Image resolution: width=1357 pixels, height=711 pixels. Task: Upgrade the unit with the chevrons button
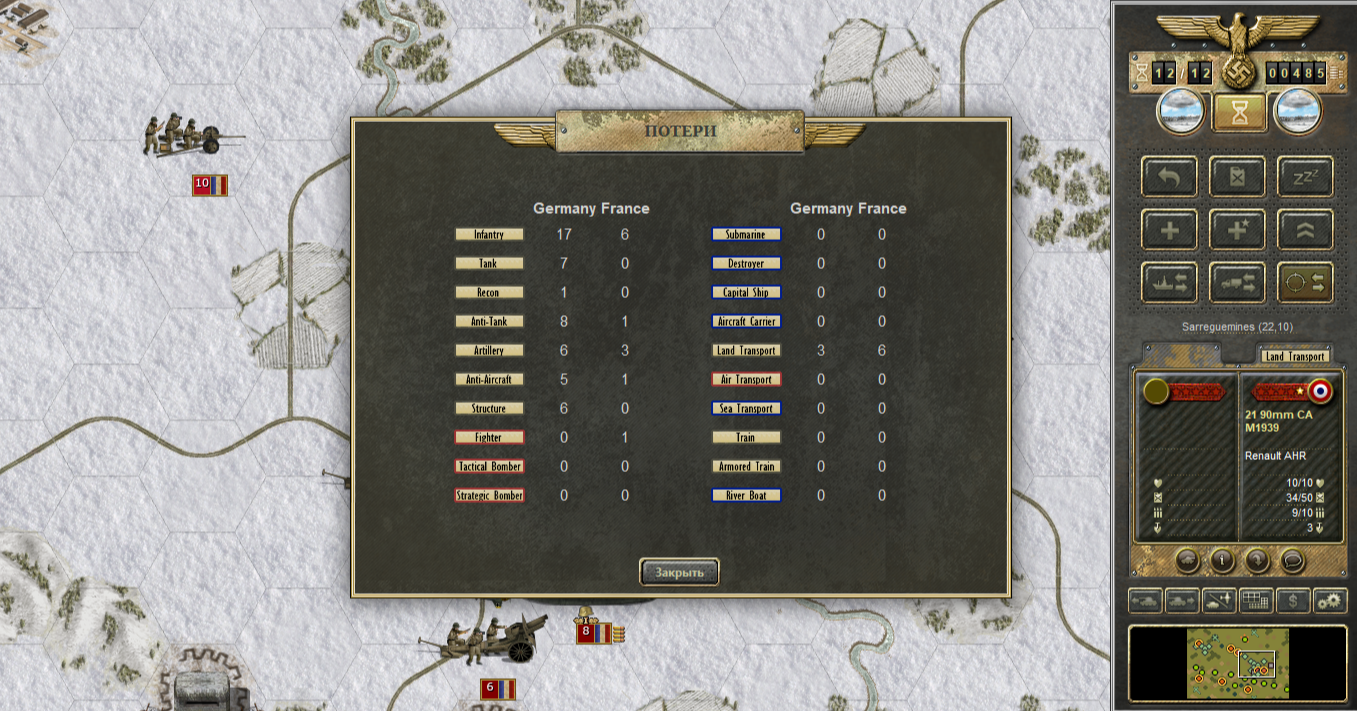coord(1306,230)
